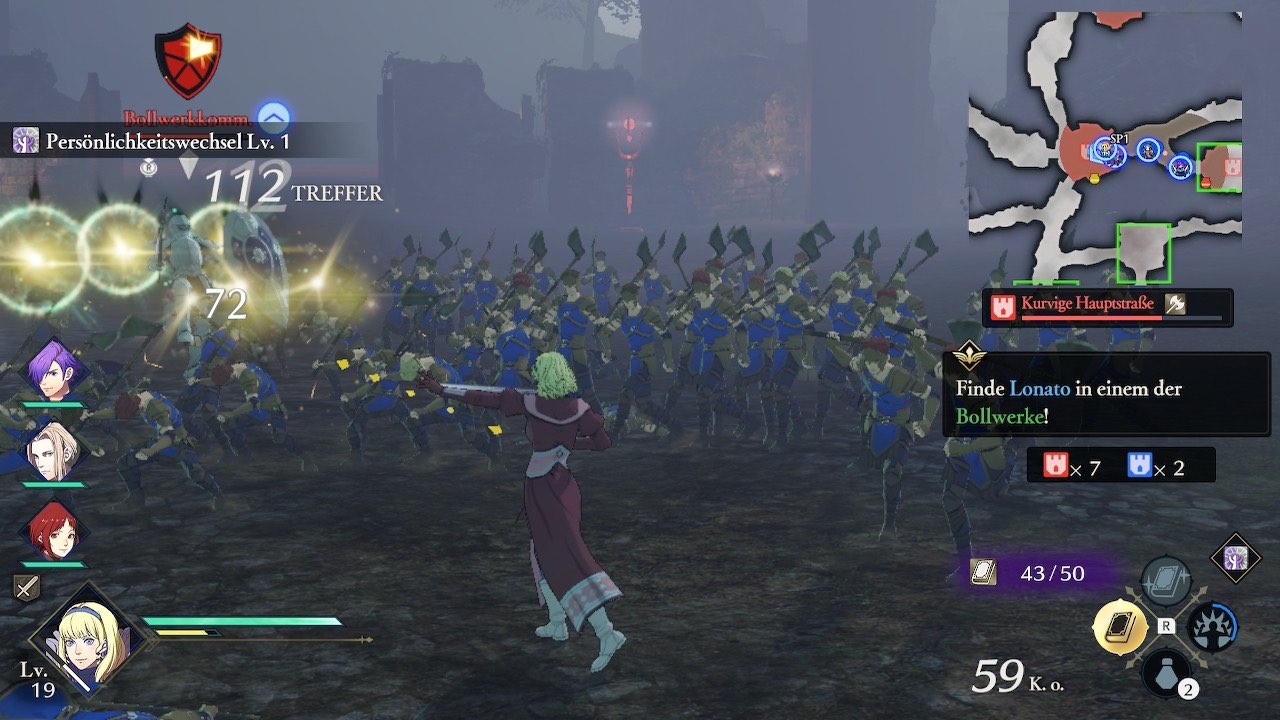Click the crossed sword class icon
The width and height of the screenshot is (1280, 720).
pos(27,588)
